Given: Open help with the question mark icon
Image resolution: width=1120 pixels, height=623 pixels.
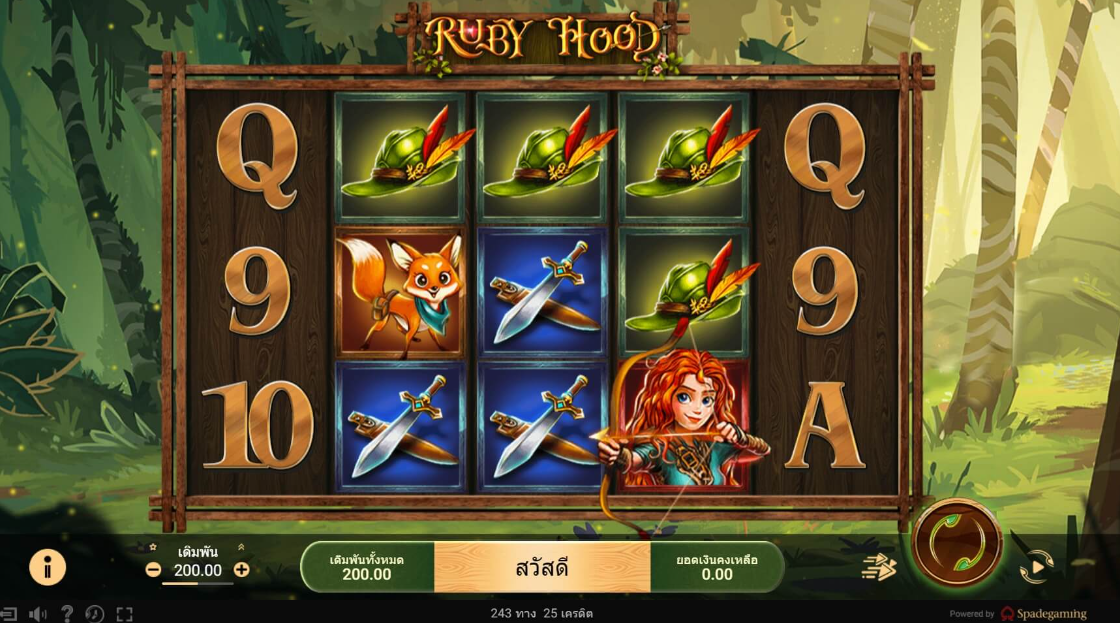Looking at the screenshot, I should tap(67, 614).
